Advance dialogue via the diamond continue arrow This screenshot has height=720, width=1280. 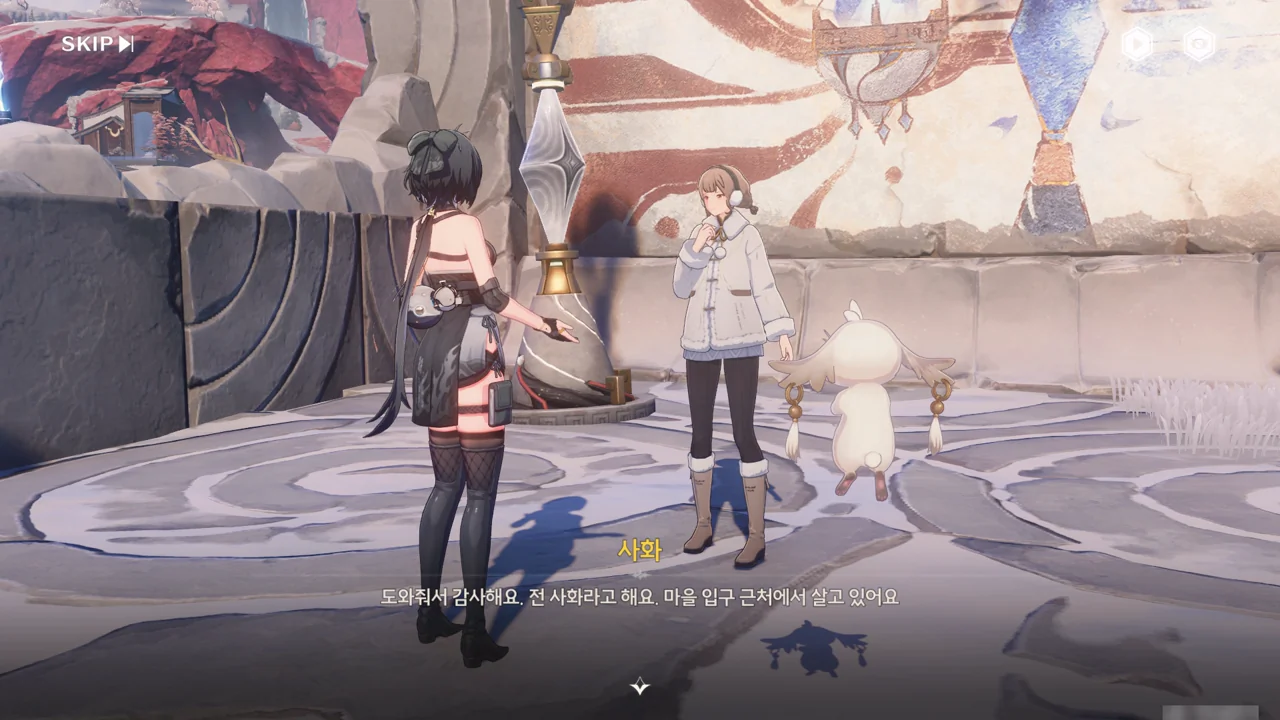pos(640,686)
